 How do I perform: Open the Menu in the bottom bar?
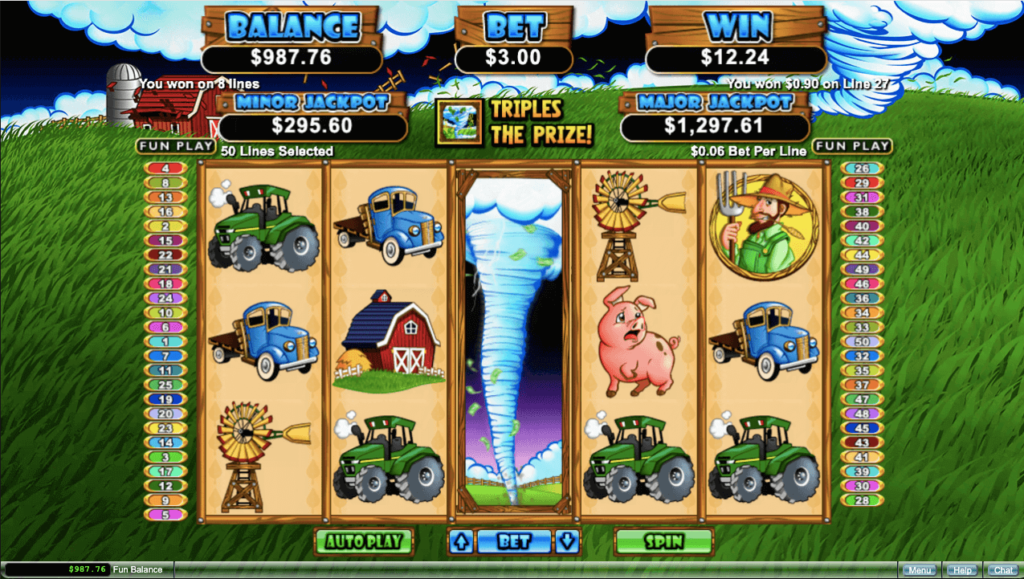pyautogui.click(x=920, y=570)
